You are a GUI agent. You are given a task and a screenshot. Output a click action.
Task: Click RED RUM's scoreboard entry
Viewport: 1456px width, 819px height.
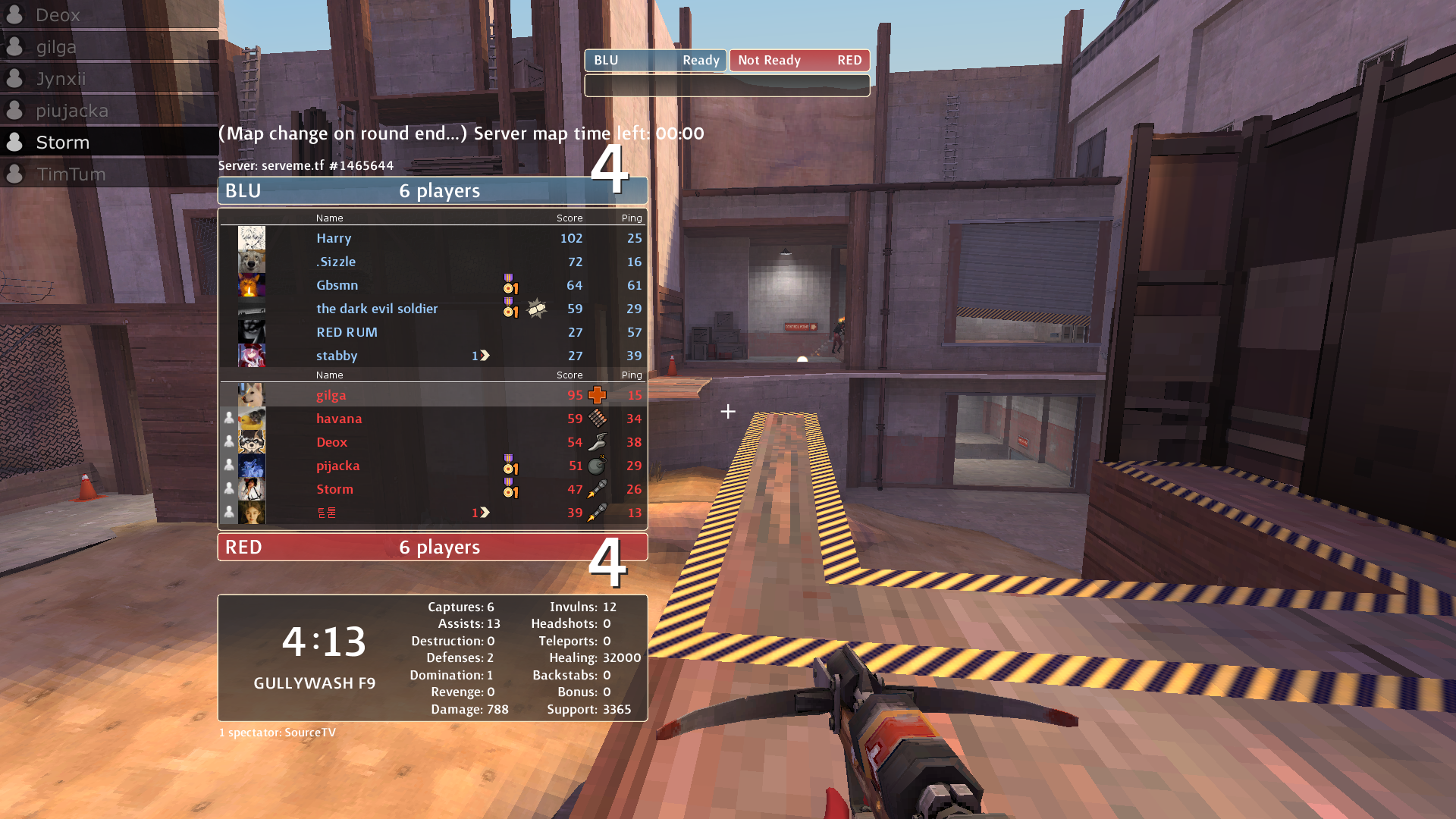[432, 332]
